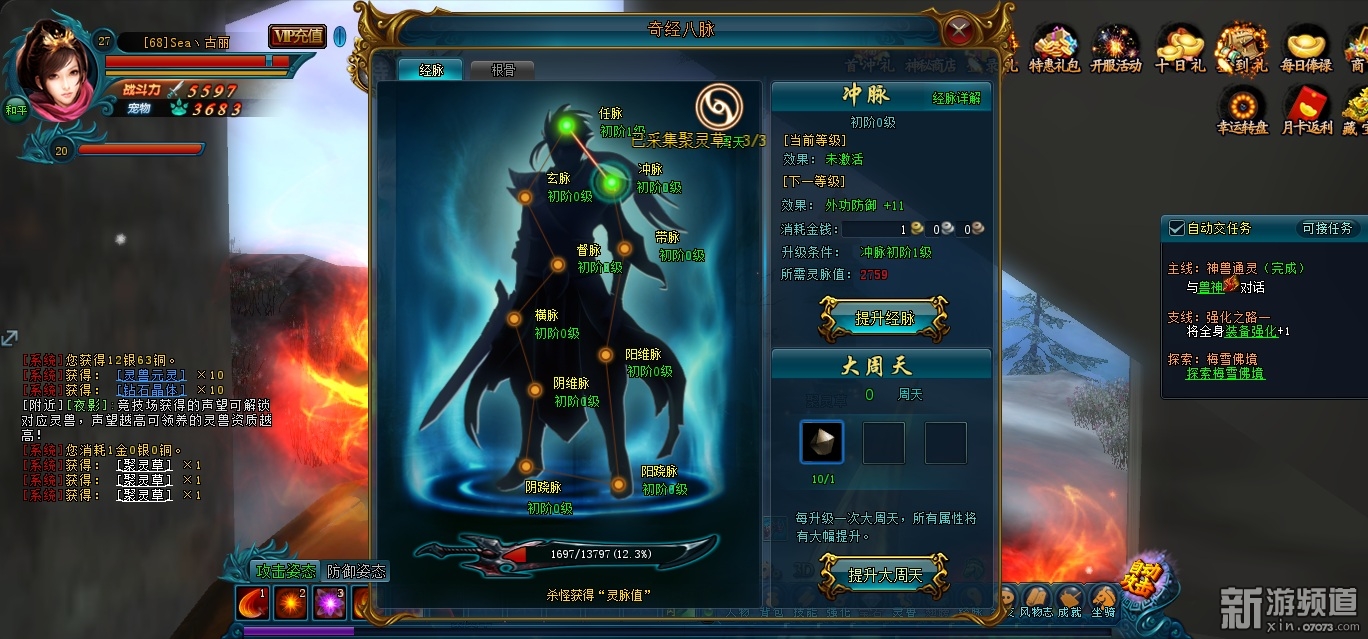Screen dimensions: 1368x639
Task: Choose the 督脉 meridian node
Action: point(558,266)
